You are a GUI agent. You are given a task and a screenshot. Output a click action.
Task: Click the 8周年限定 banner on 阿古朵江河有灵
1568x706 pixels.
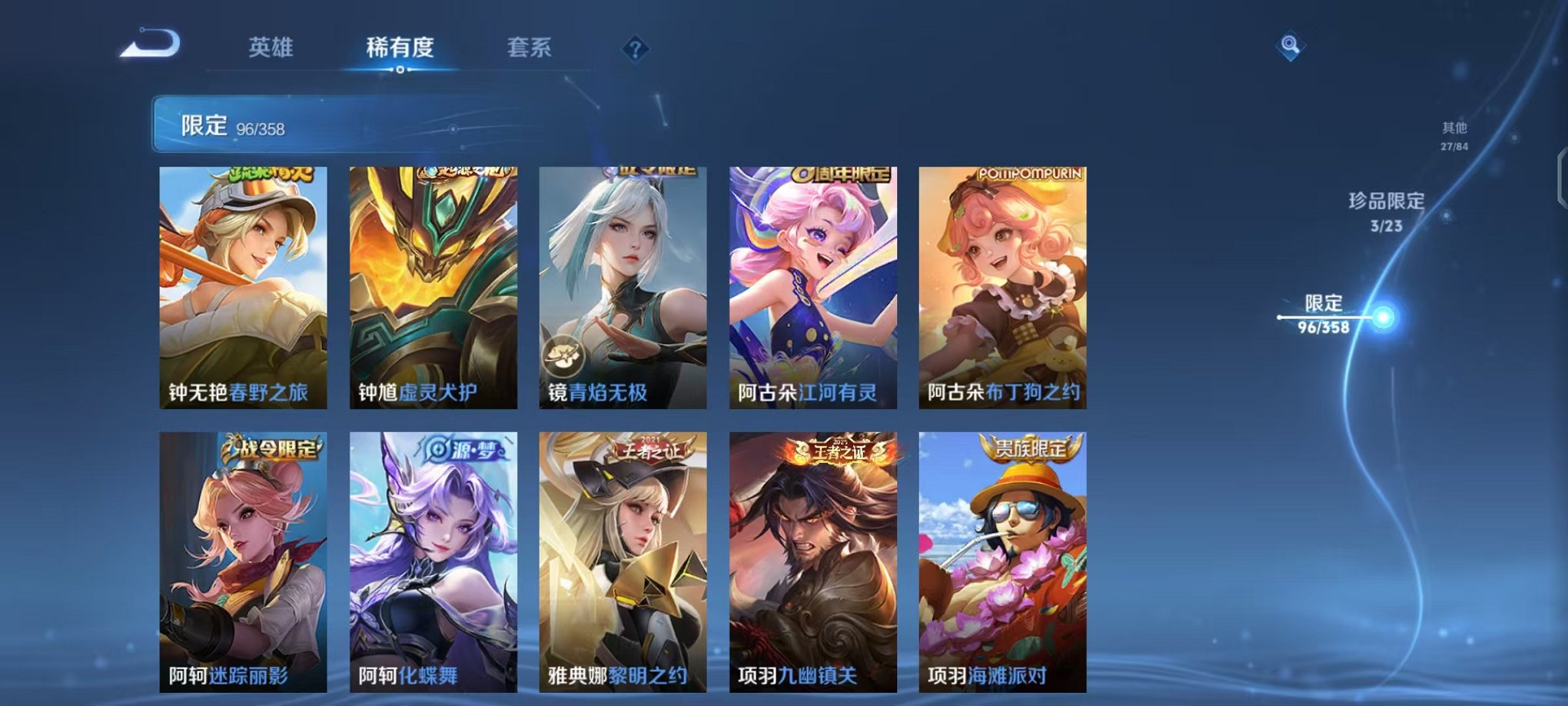point(839,175)
